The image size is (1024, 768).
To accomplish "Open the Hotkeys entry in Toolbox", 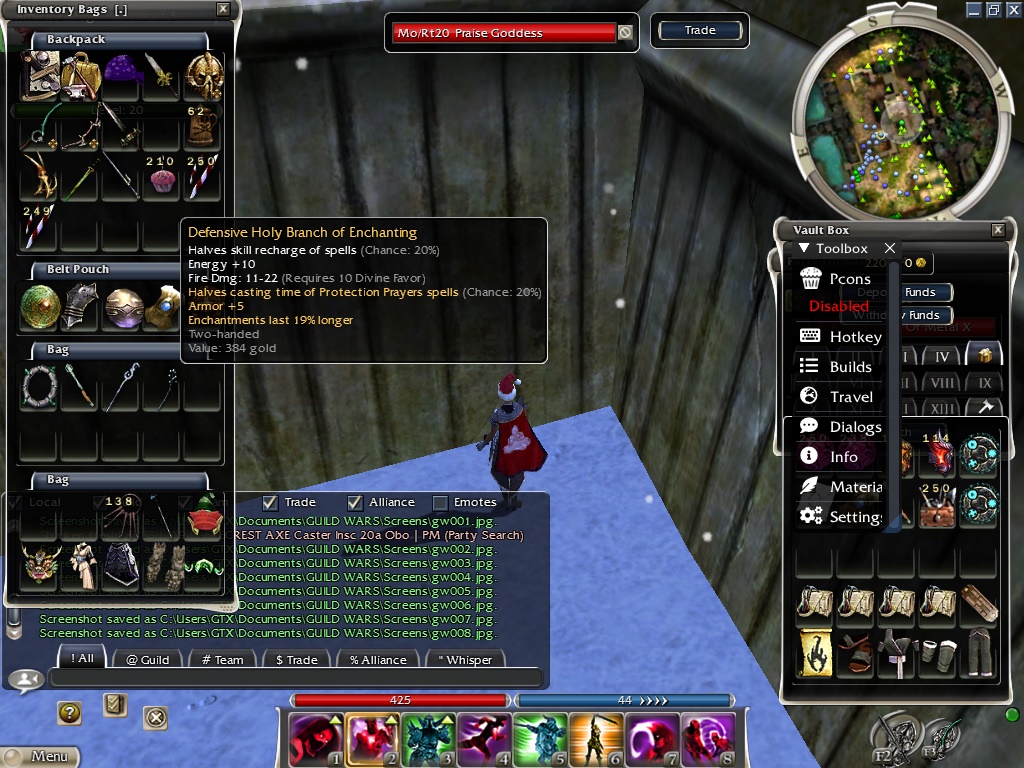I will point(854,337).
